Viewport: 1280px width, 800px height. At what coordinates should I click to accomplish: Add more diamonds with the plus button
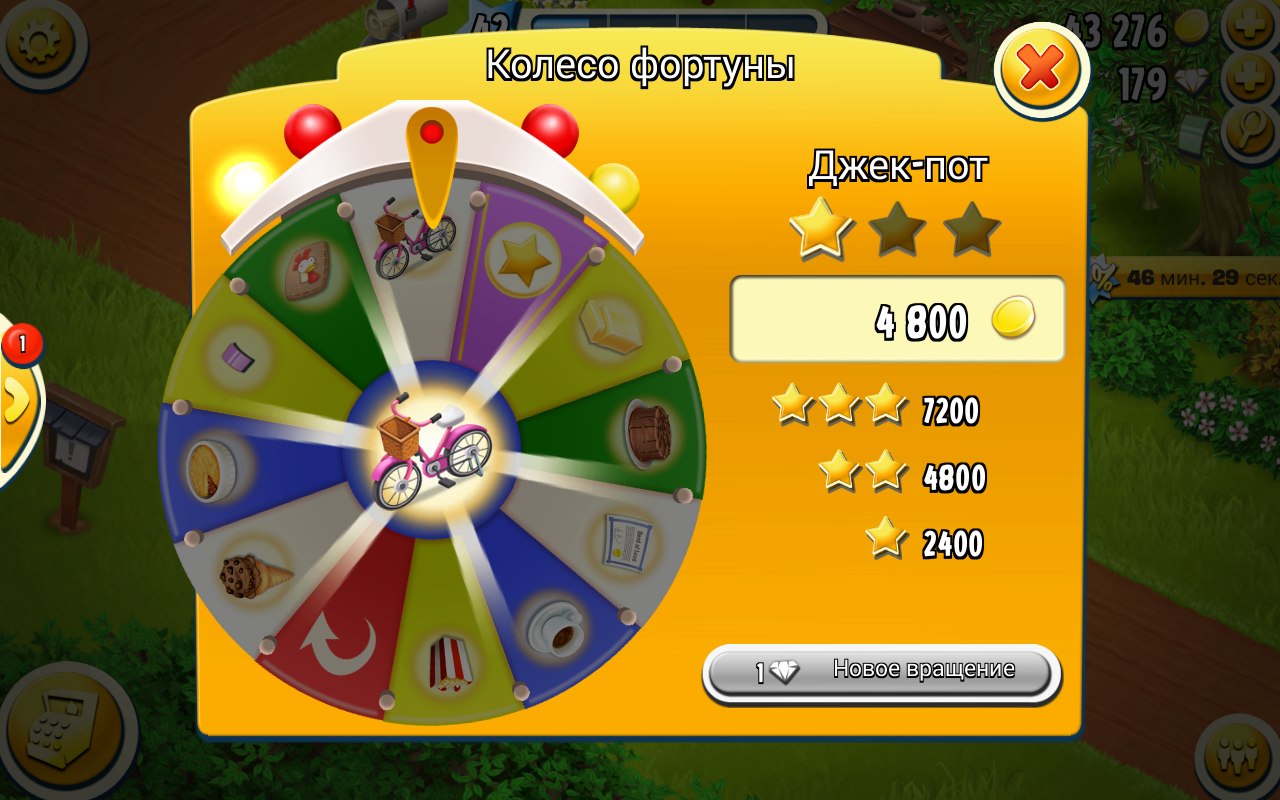[1247, 80]
